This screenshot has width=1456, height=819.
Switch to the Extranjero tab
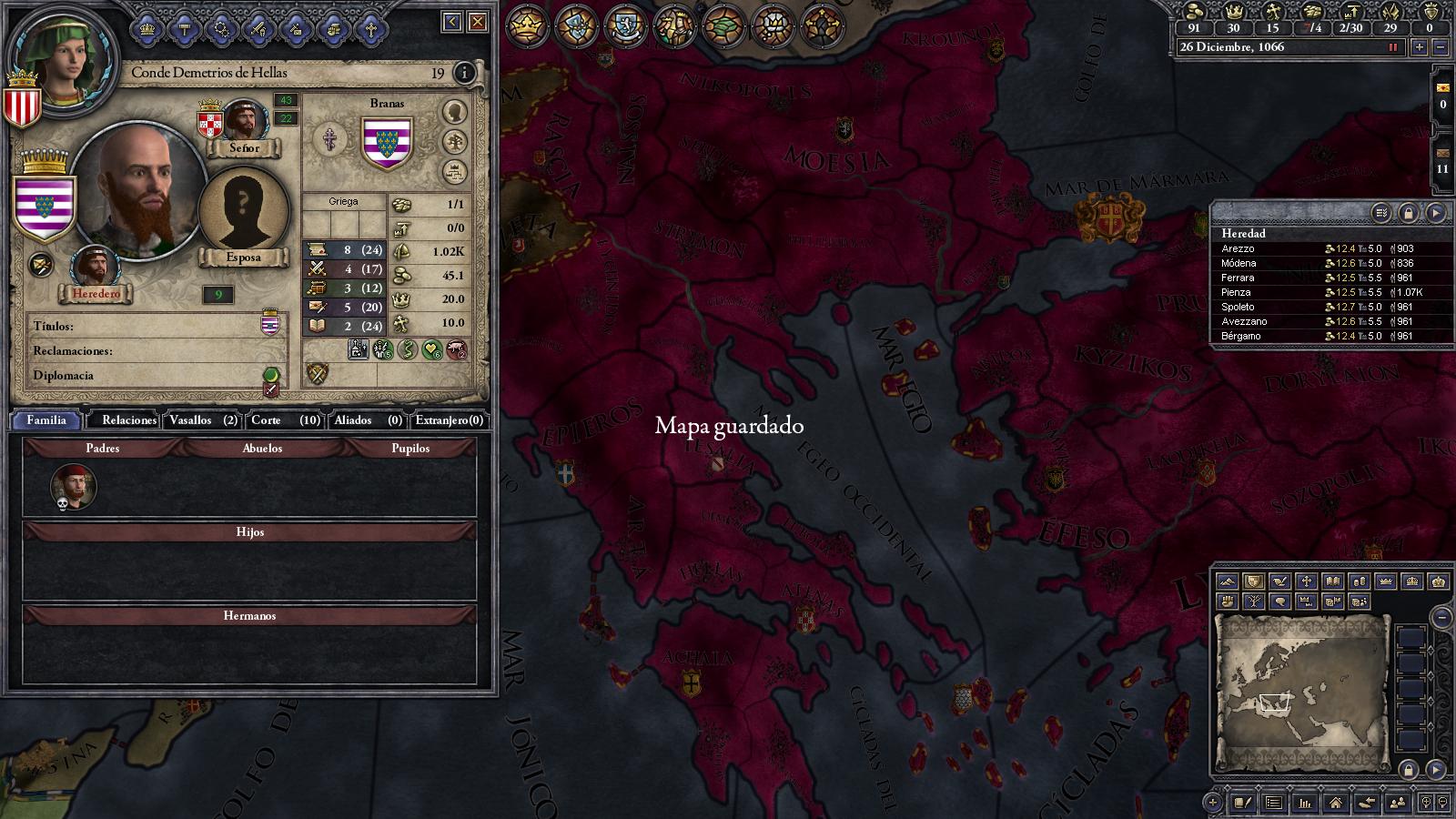(449, 420)
